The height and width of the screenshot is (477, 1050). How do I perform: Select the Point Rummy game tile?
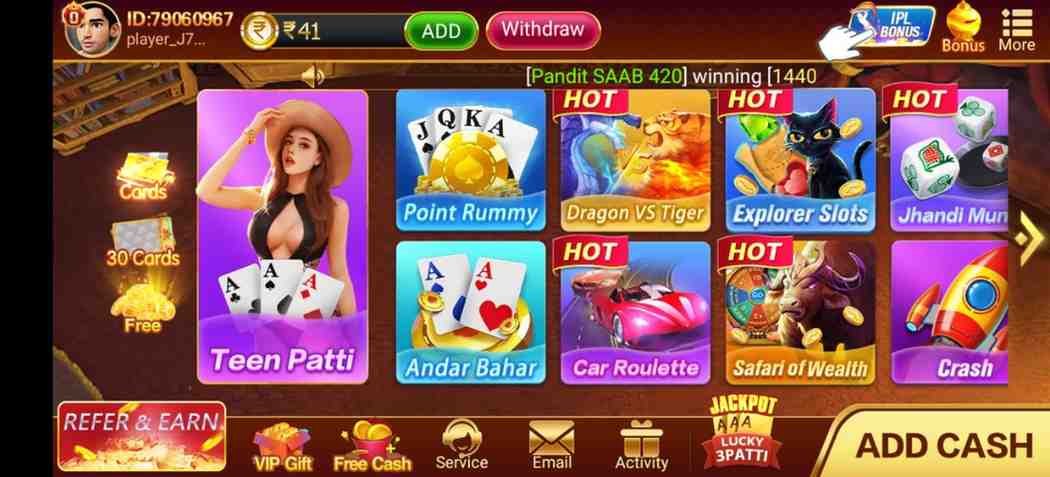click(470, 160)
